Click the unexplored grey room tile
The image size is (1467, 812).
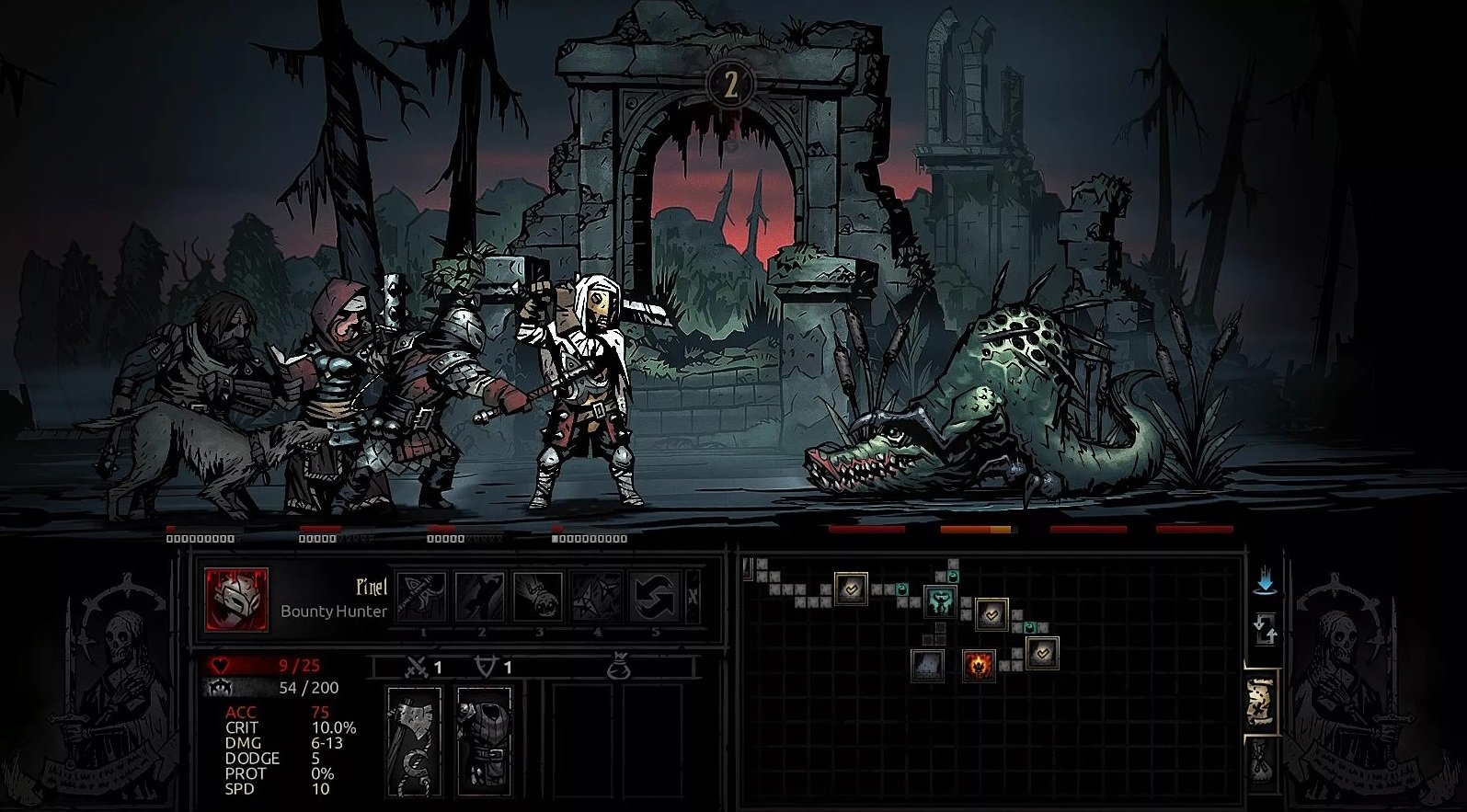click(x=926, y=665)
